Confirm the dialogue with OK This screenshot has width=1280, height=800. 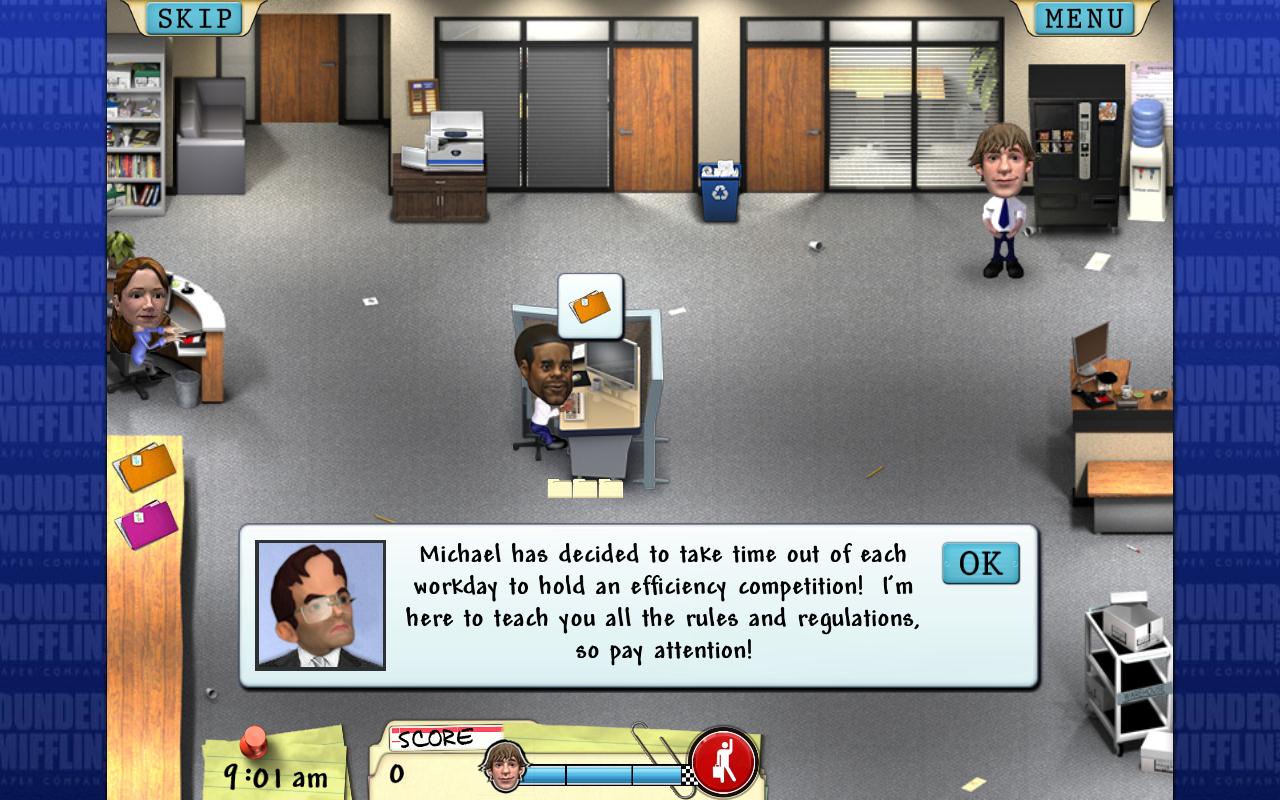(x=980, y=564)
